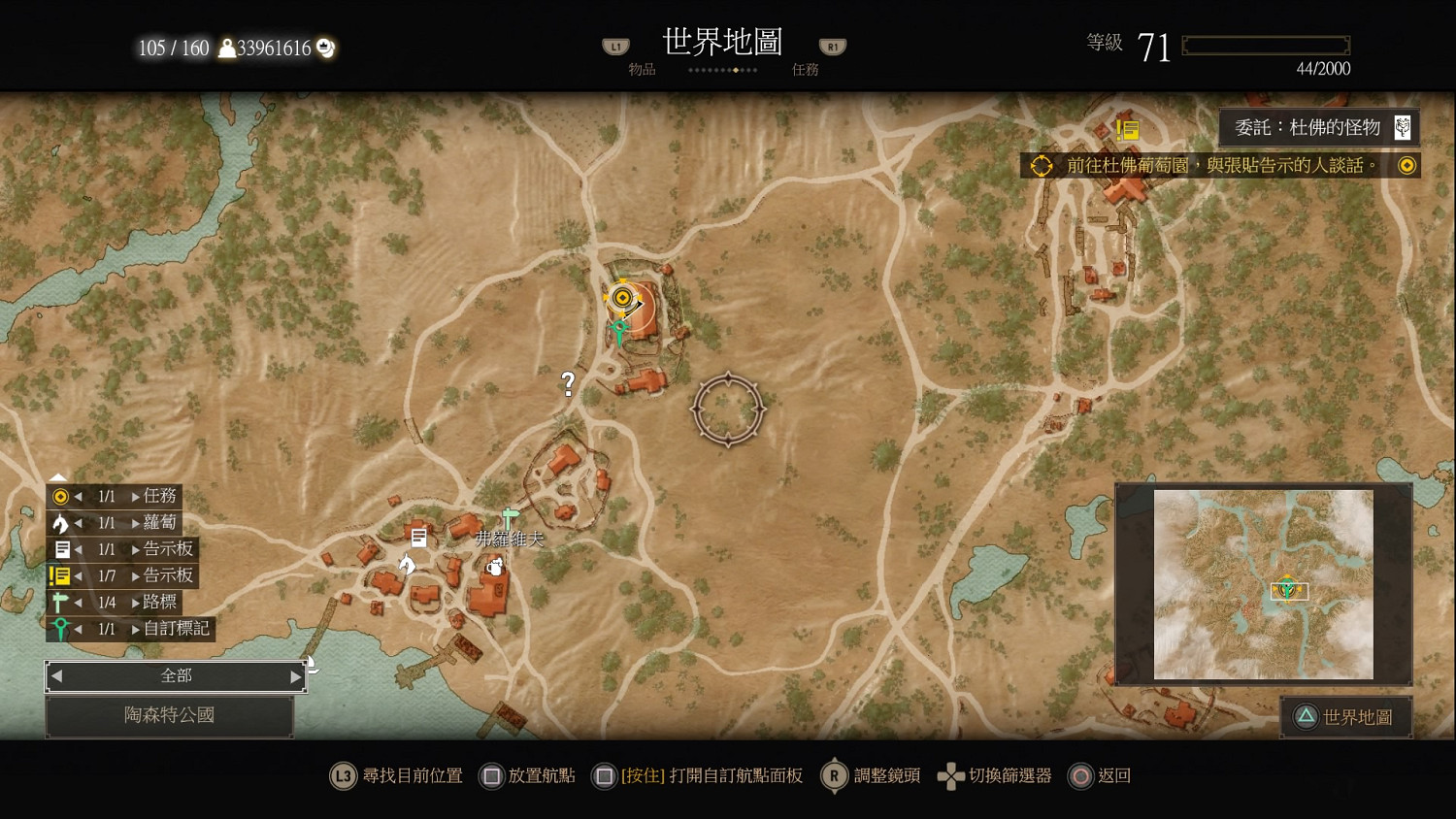Screen dimensions: 1456x819
Task: Click the level 71 experience progress bar
Action: (1265, 44)
